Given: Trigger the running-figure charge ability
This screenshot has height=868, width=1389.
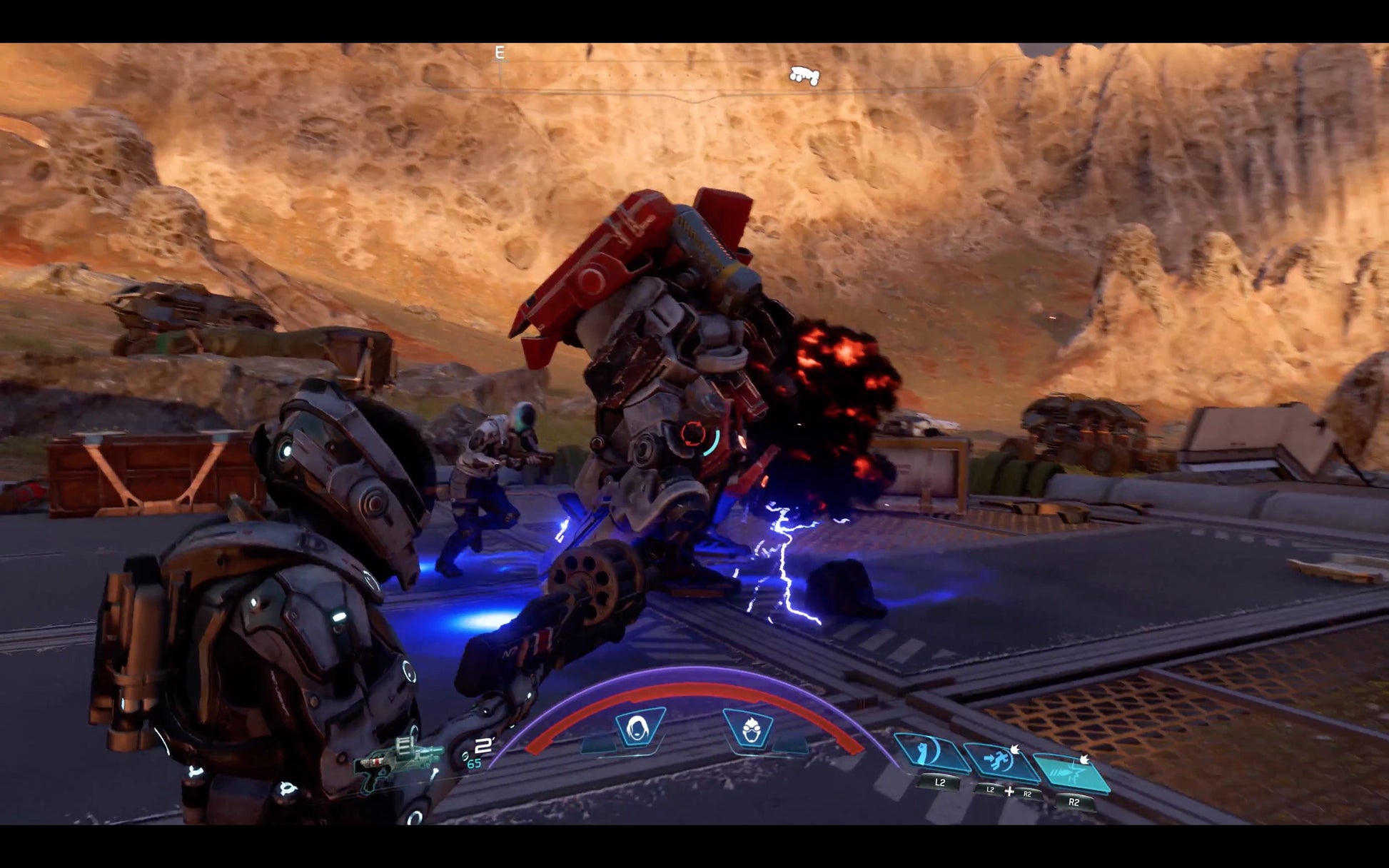Looking at the screenshot, I should [1000, 761].
